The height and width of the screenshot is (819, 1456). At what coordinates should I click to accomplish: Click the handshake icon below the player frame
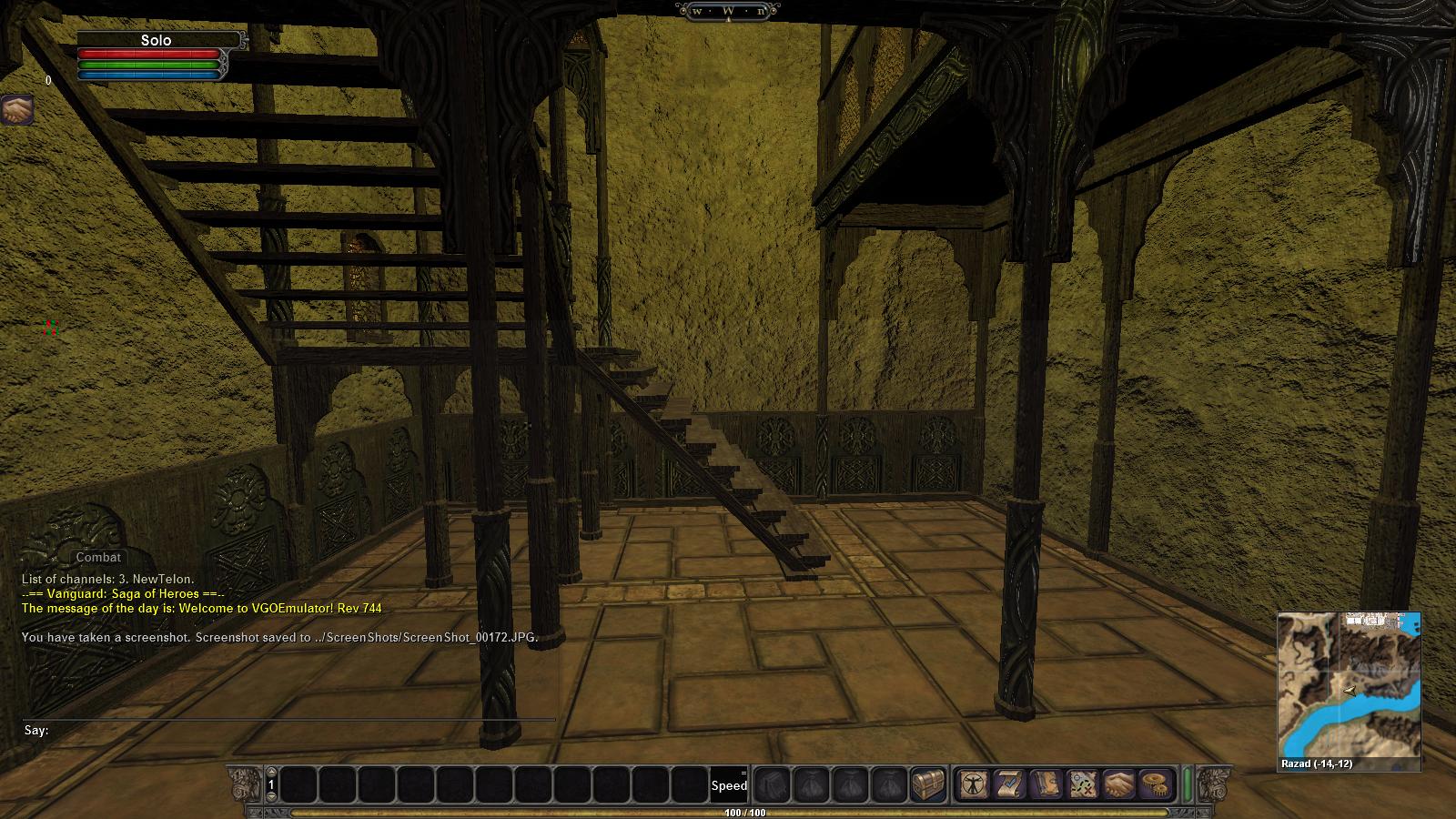tap(16, 110)
